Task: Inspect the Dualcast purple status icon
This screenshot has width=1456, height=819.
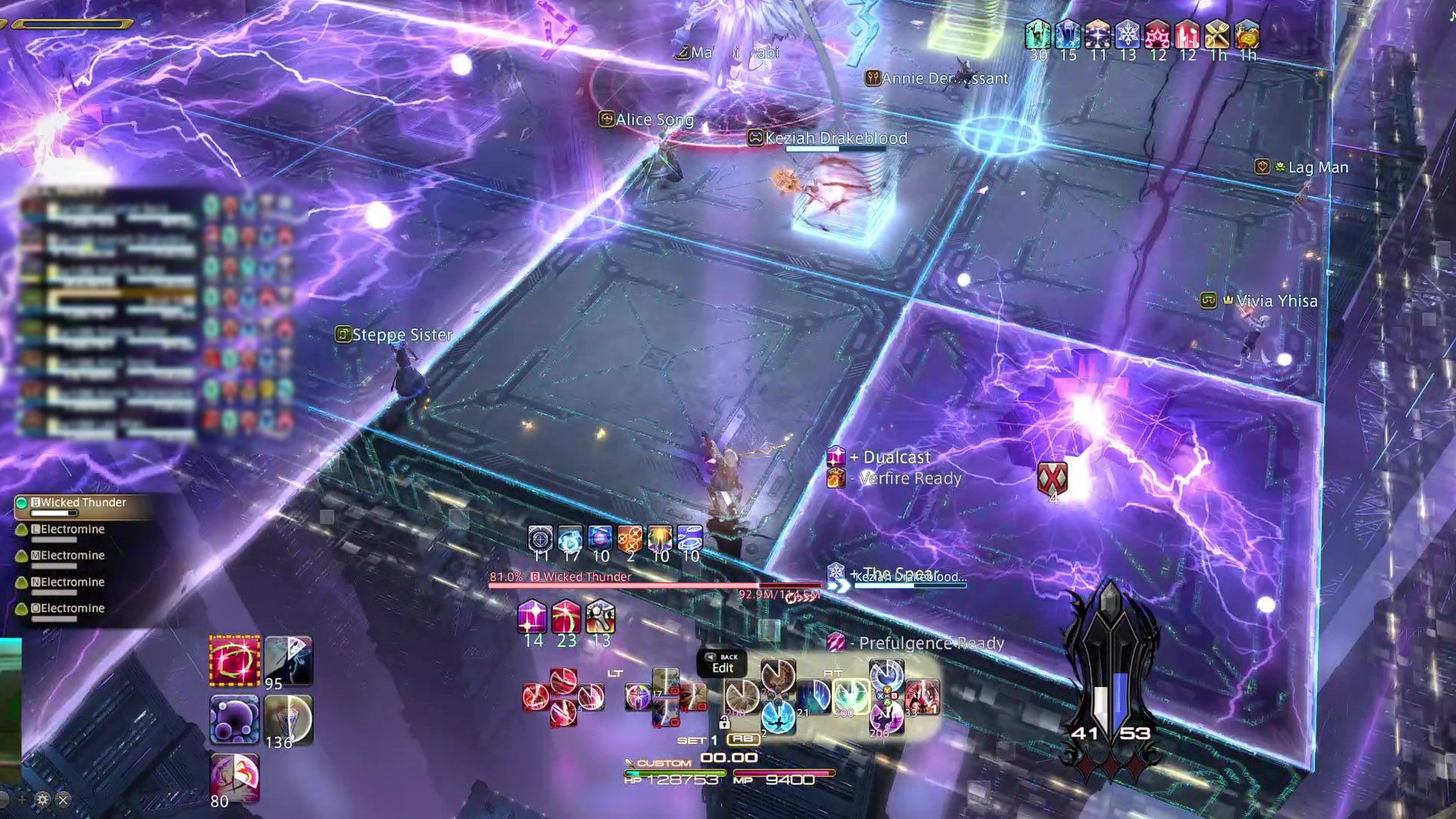Action: pyautogui.click(x=836, y=457)
